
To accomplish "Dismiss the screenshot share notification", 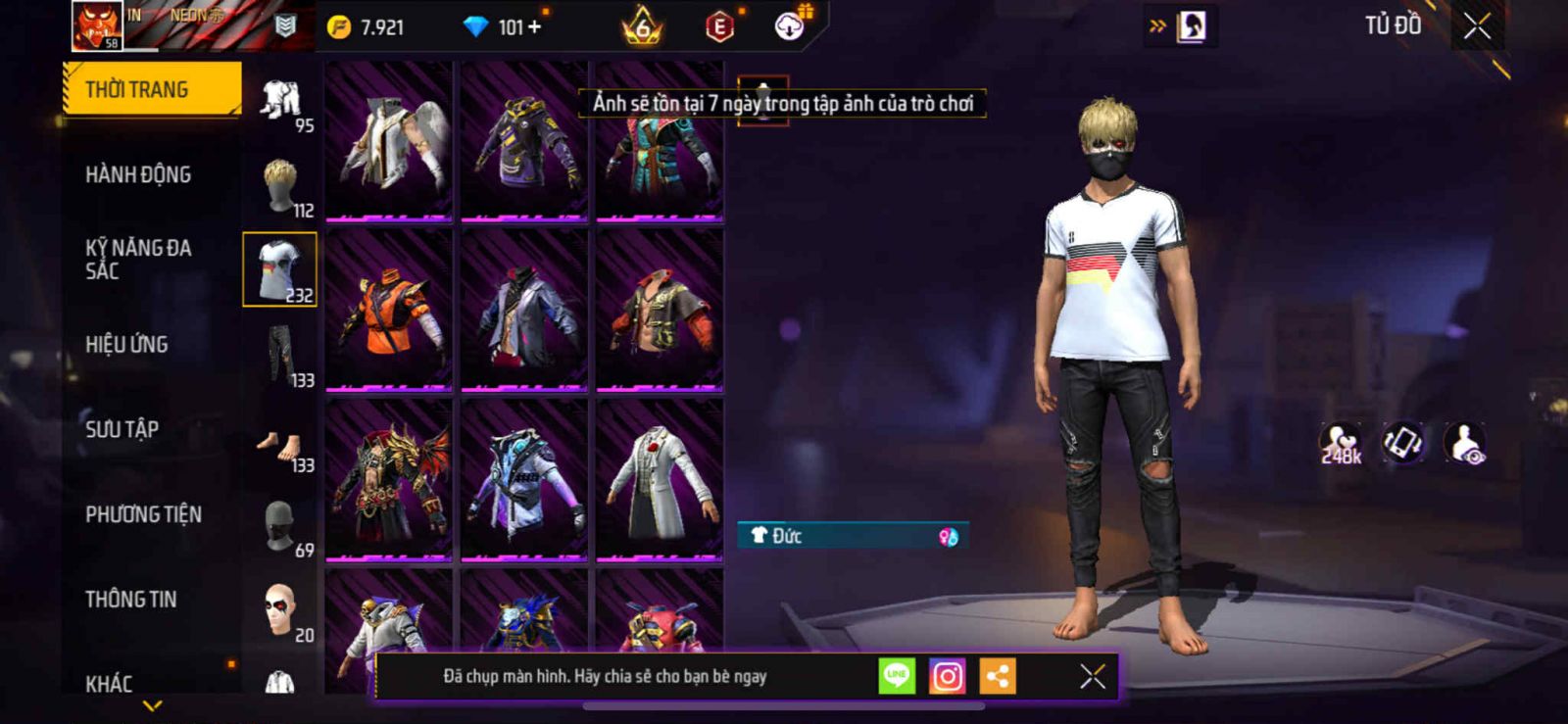I will pos(1093,676).
